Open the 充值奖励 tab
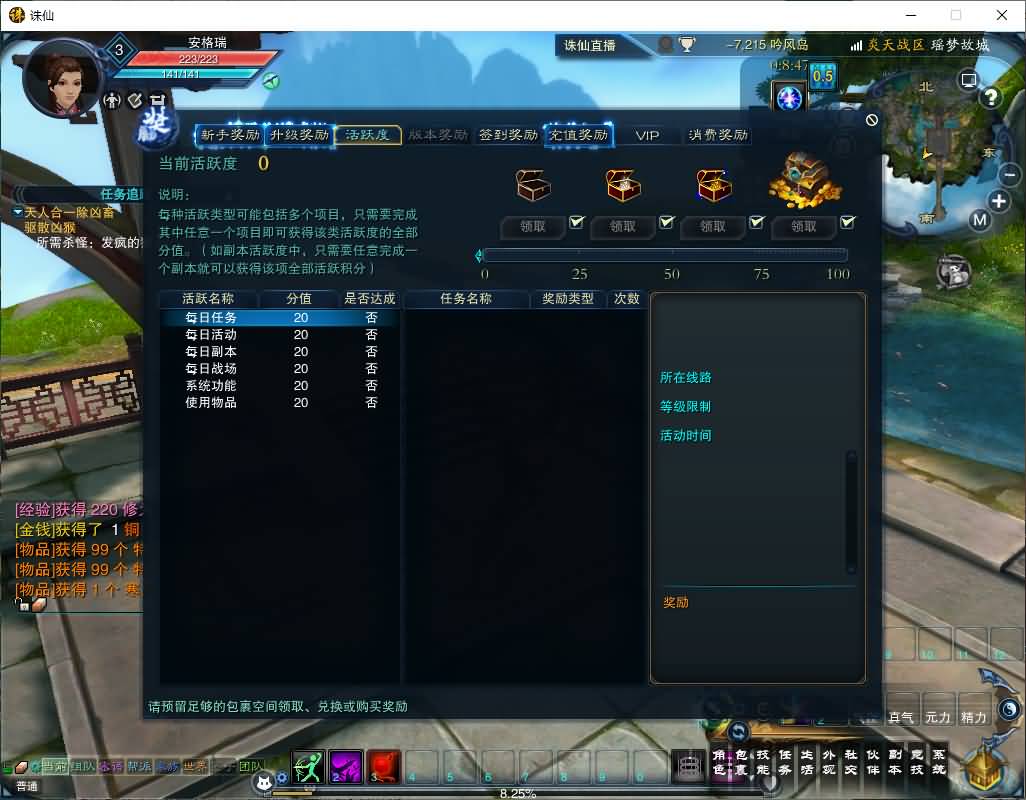The width and height of the screenshot is (1026, 800). (578, 135)
